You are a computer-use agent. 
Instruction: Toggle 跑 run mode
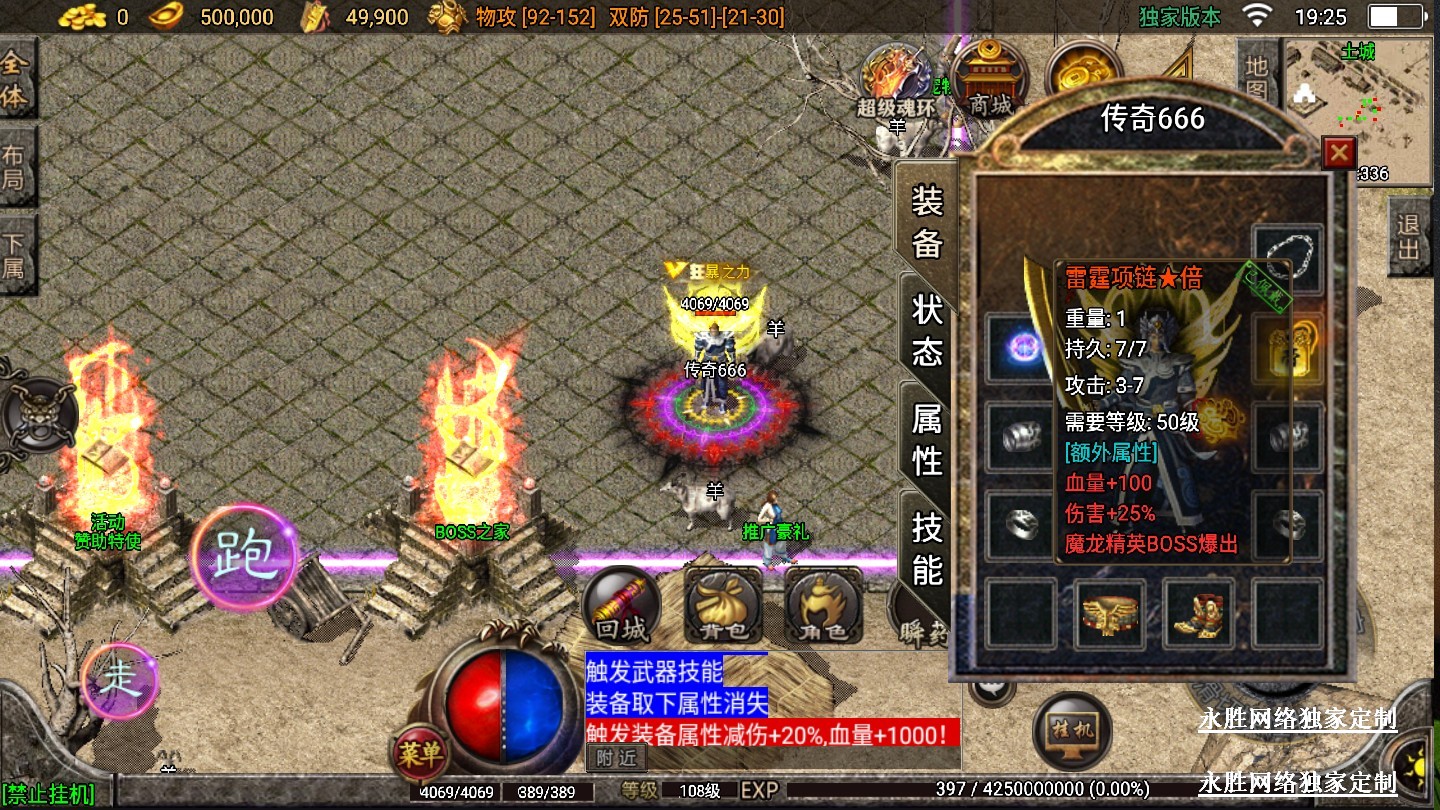pyautogui.click(x=245, y=557)
